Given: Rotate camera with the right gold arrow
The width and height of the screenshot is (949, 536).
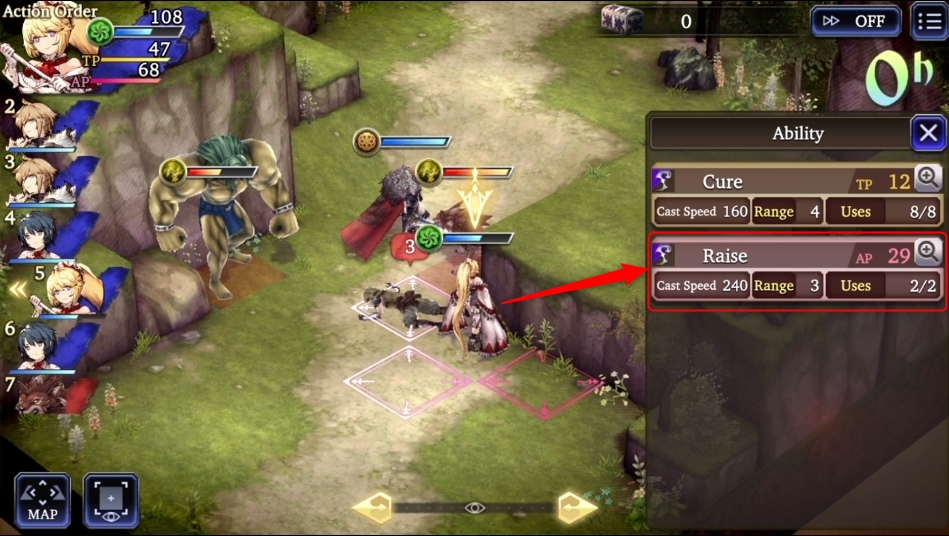Looking at the screenshot, I should 577,507.
